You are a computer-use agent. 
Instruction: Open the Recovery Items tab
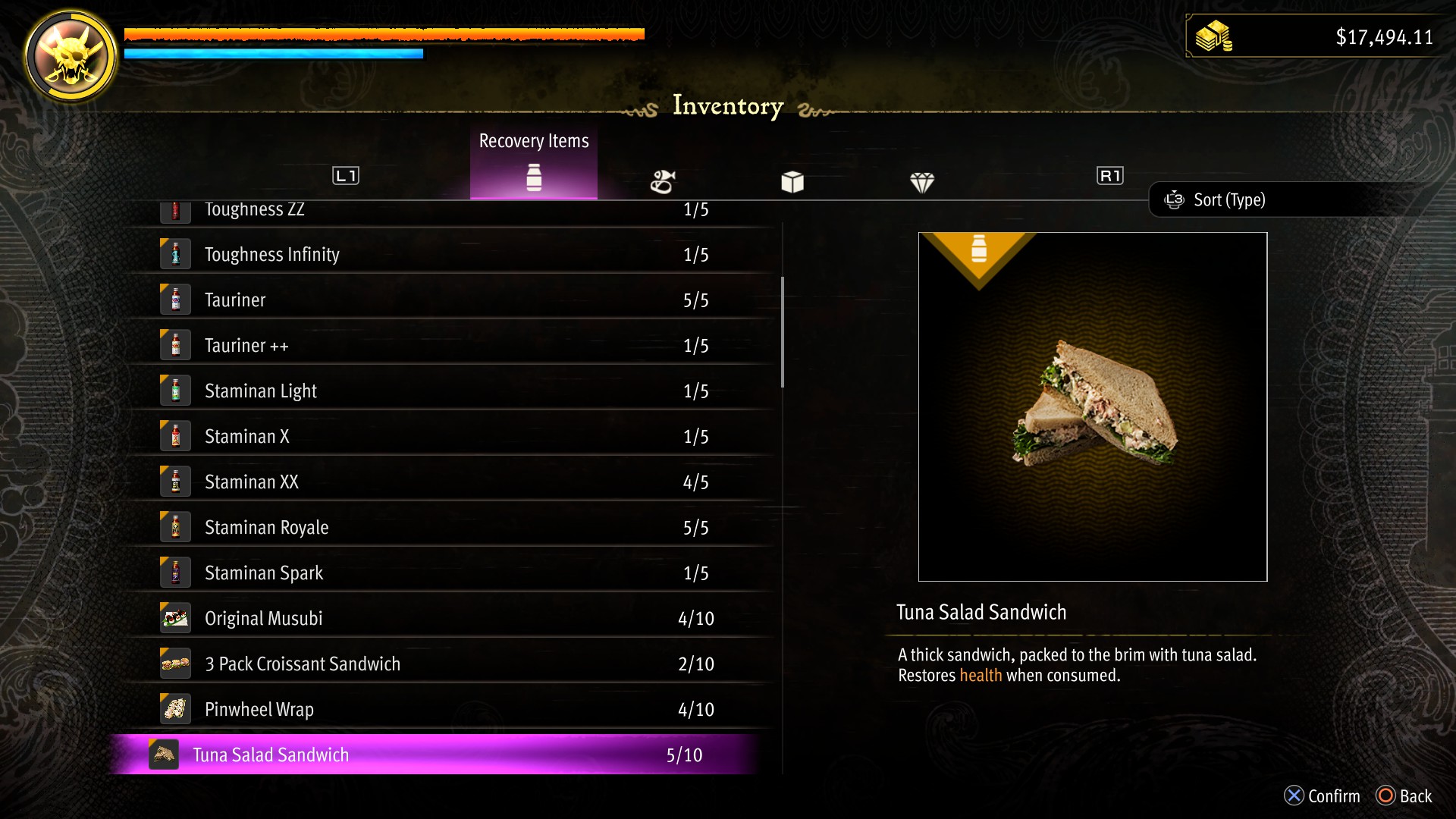click(534, 163)
